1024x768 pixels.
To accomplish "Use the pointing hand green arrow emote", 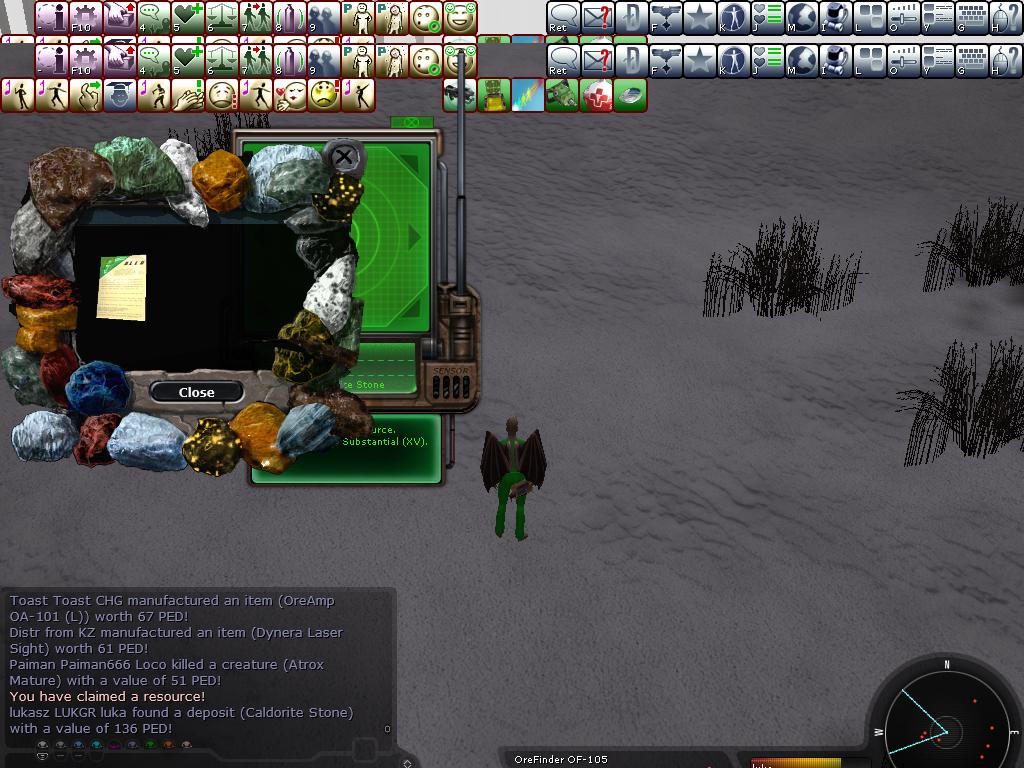I will (x=86, y=96).
